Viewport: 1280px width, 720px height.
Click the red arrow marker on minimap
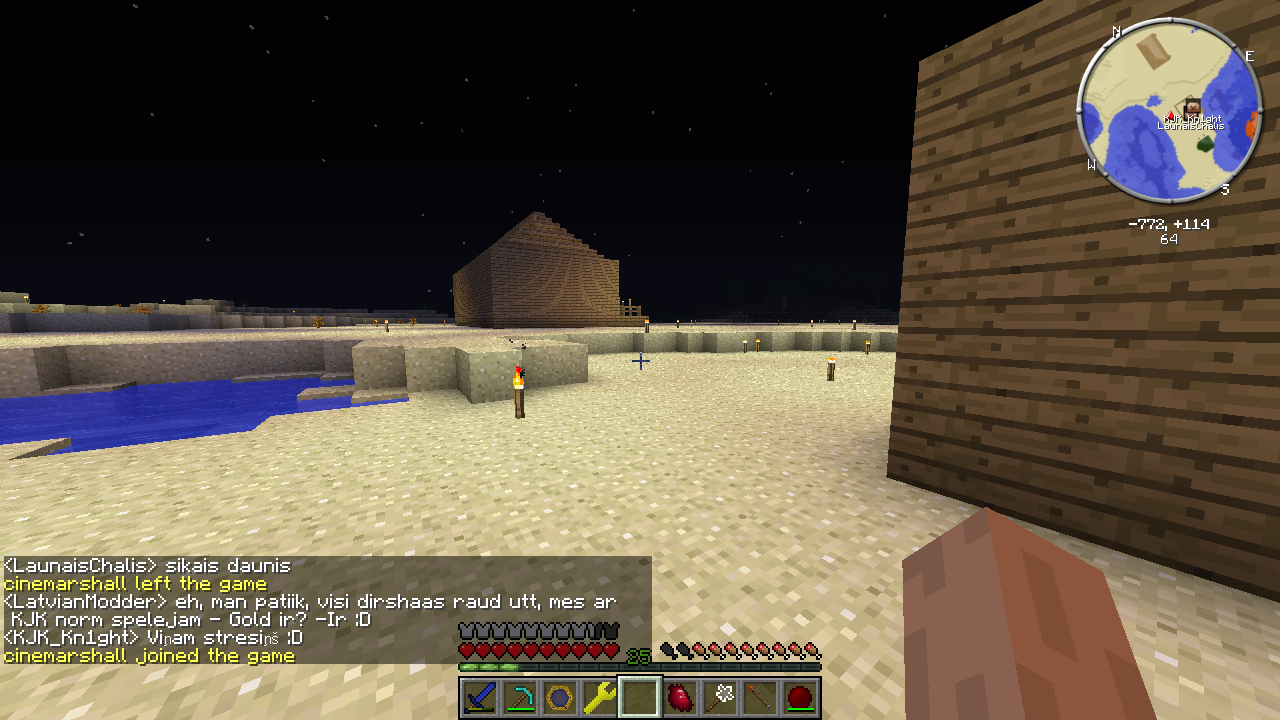click(1171, 116)
